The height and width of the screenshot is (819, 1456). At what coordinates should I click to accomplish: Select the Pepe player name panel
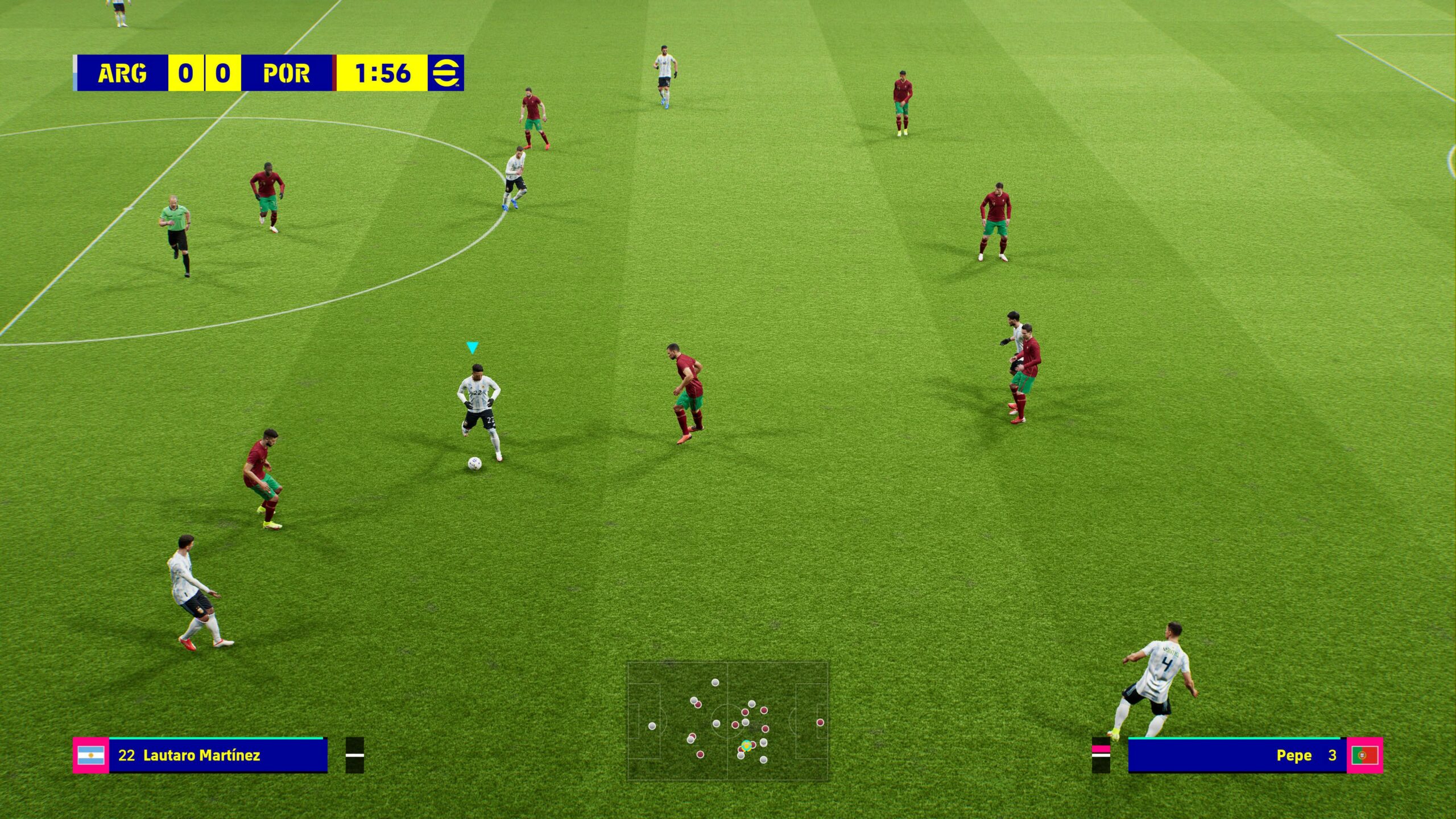tap(1237, 755)
